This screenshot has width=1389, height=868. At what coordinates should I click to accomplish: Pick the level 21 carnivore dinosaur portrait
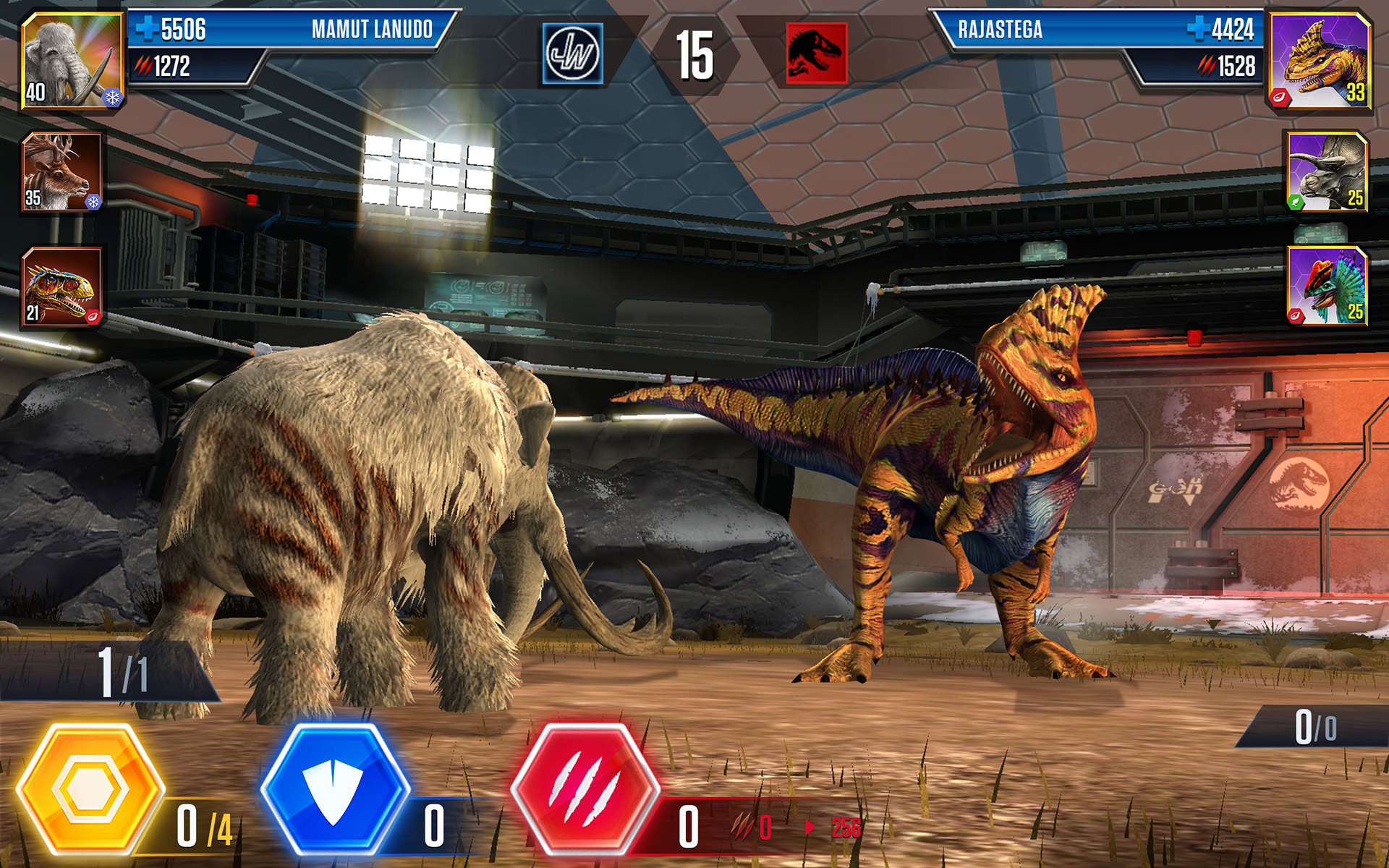62,286
